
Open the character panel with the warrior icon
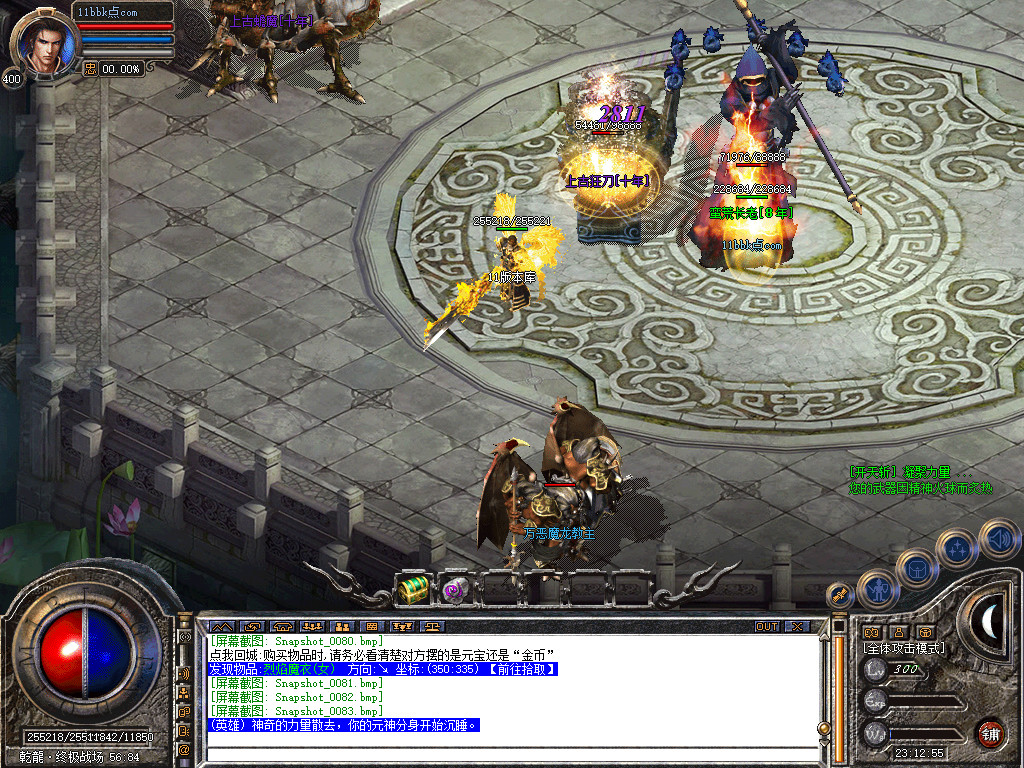tap(877, 590)
